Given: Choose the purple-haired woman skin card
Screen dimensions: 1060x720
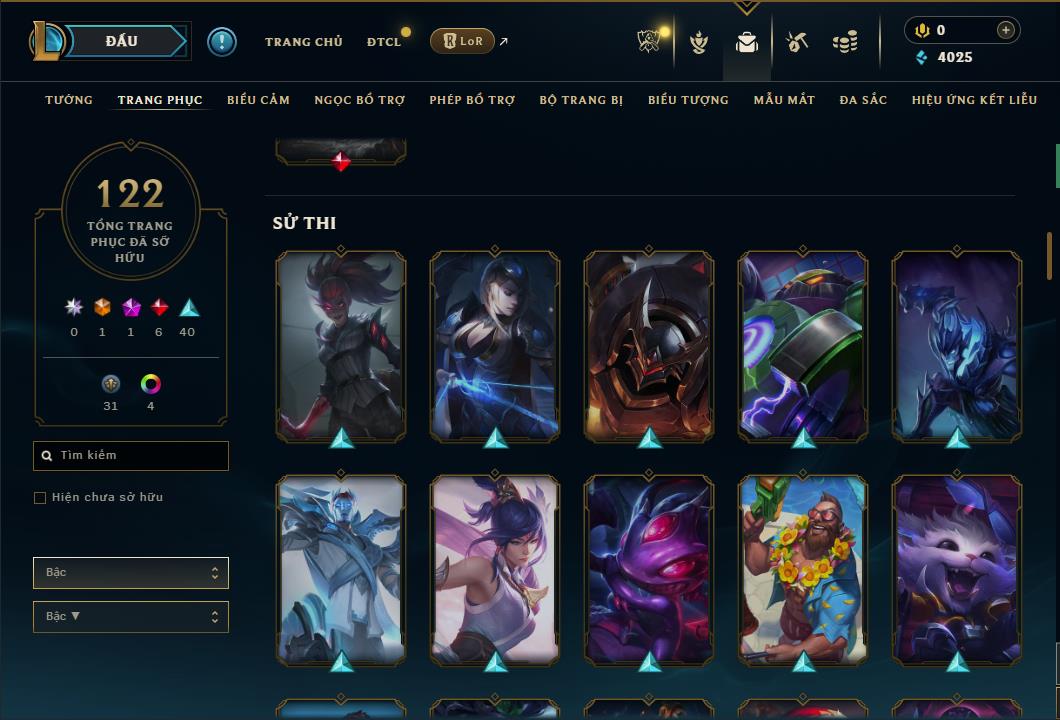Looking at the screenshot, I should [x=495, y=570].
